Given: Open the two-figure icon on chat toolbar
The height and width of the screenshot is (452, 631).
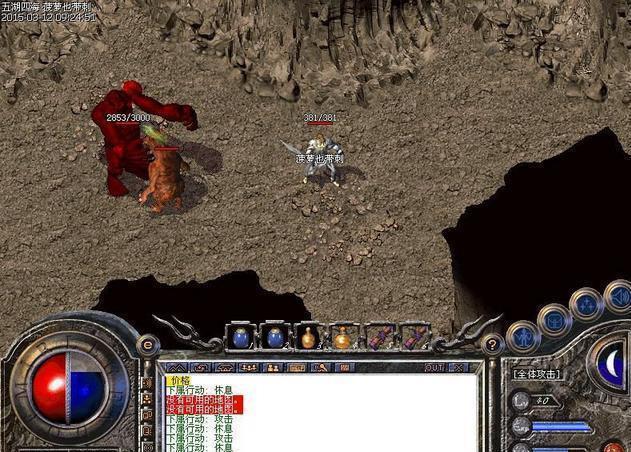Looking at the screenshot, I should click(x=273, y=367).
